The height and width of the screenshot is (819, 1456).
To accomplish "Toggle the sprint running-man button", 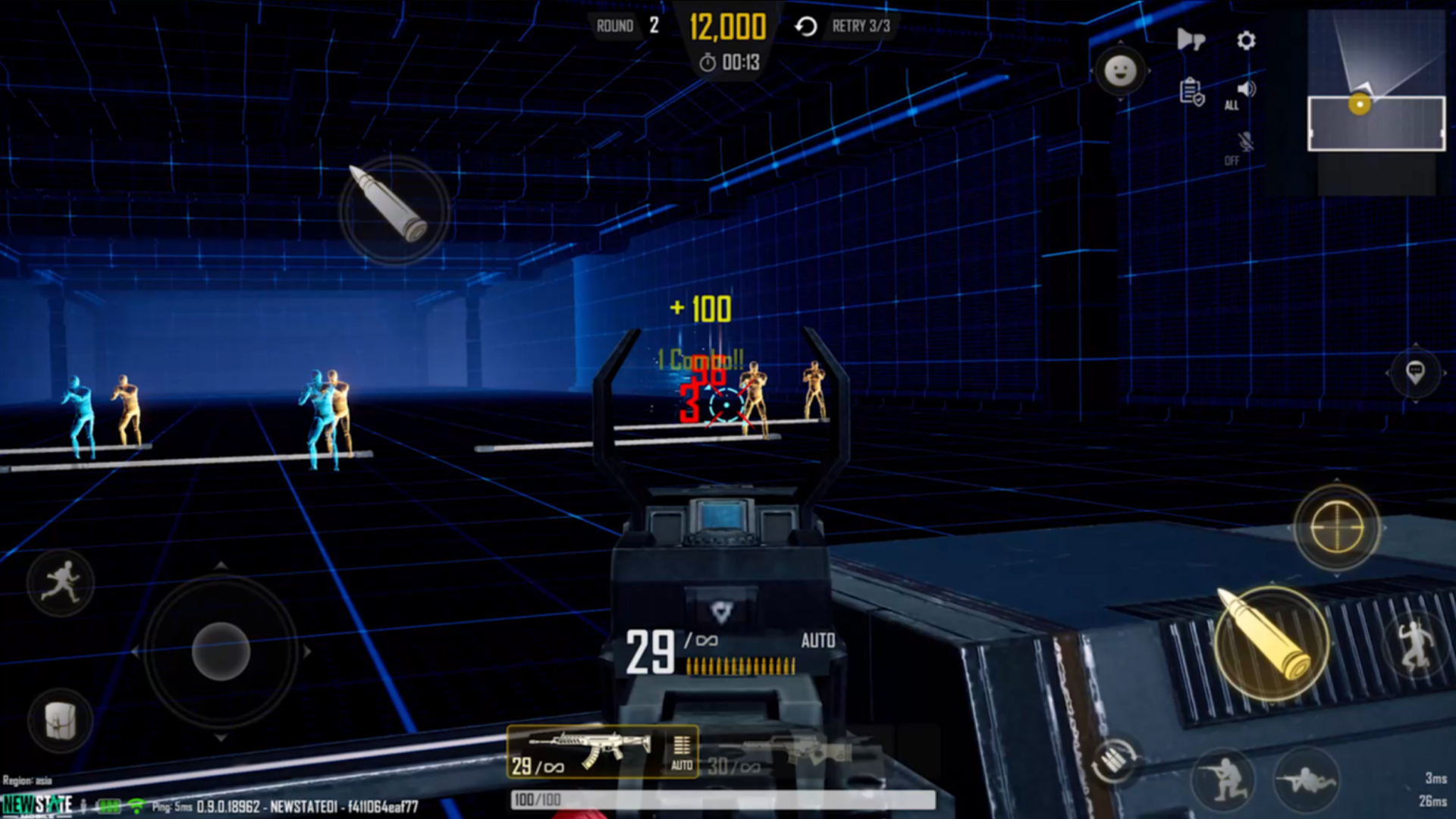I will (x=61, y=582).
